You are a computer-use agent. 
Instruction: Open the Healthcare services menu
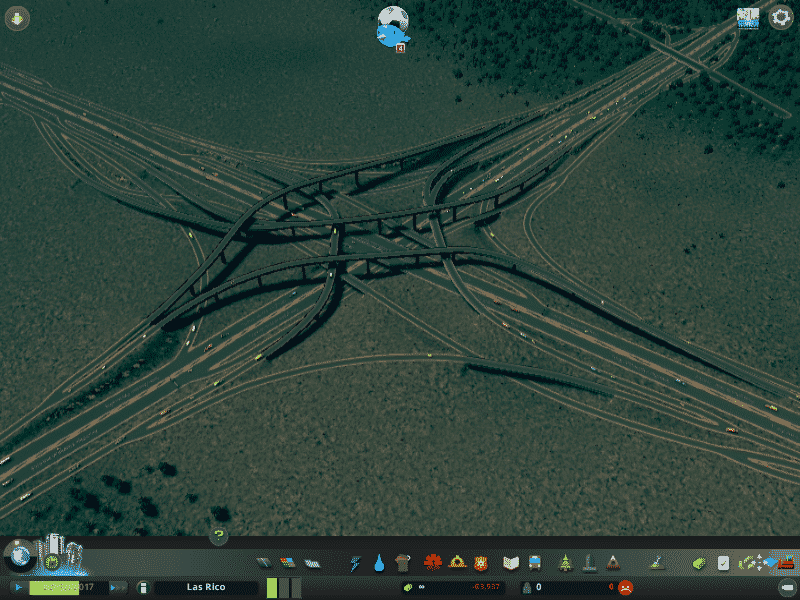tap(432, 563)
